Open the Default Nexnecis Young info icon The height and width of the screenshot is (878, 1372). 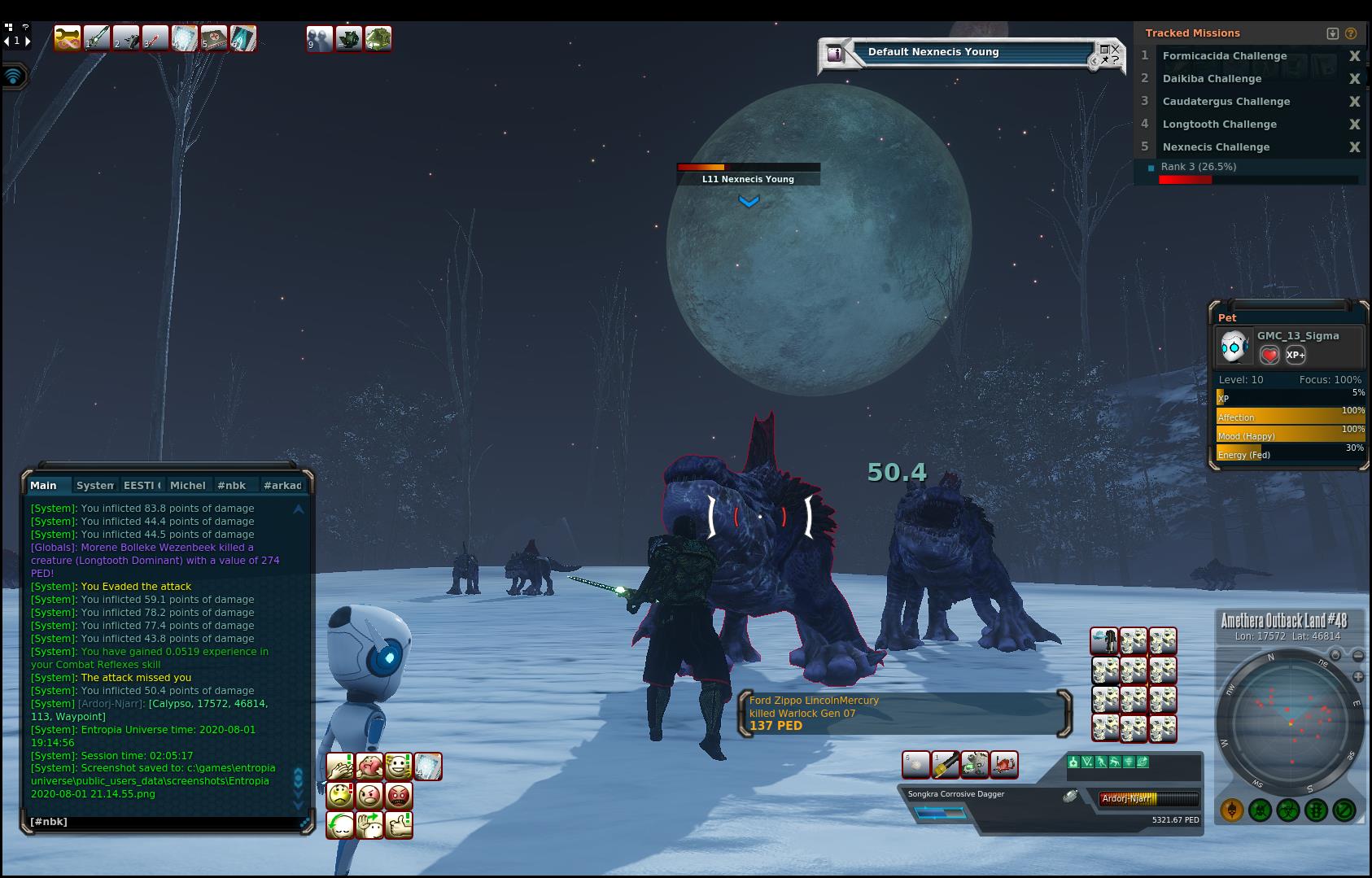coord(835,54)
